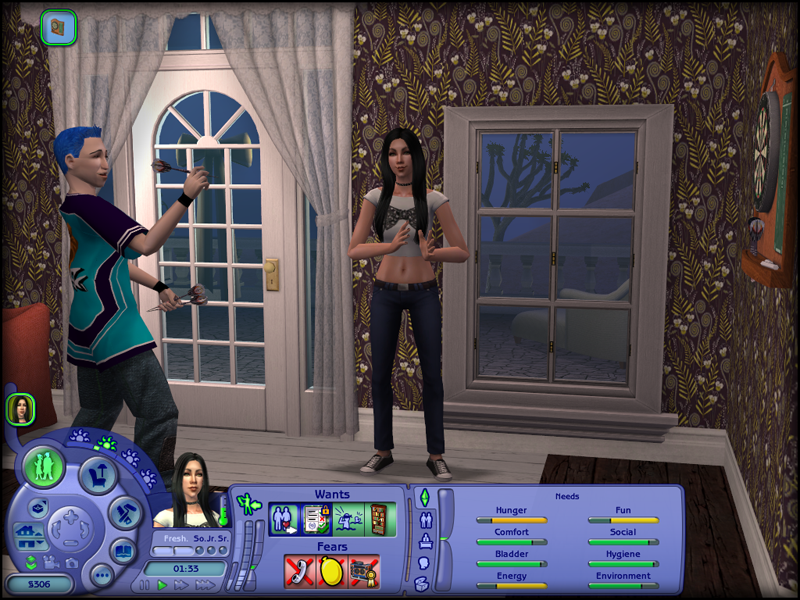Pause the game
The width and height of the screenshot is (800, 600).
tap(145, 585)
